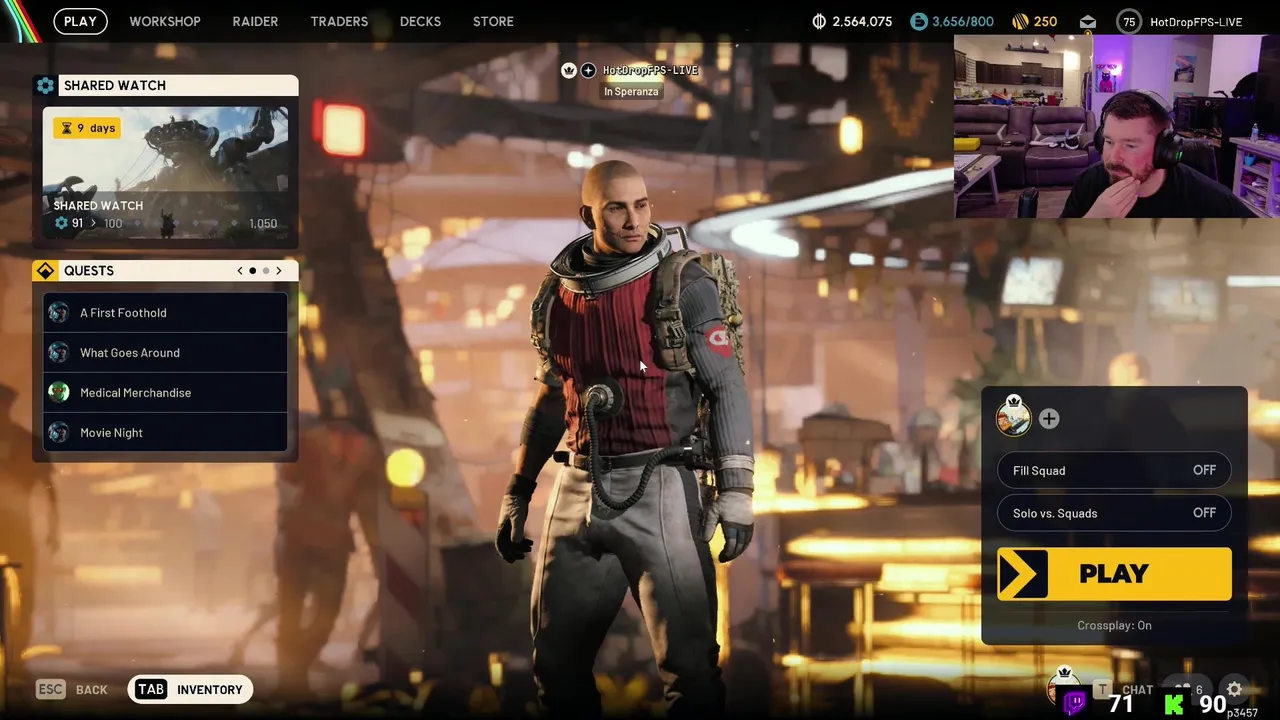Toggle the Fill Squad option

pyautogui.click(x=1114, y=470)
